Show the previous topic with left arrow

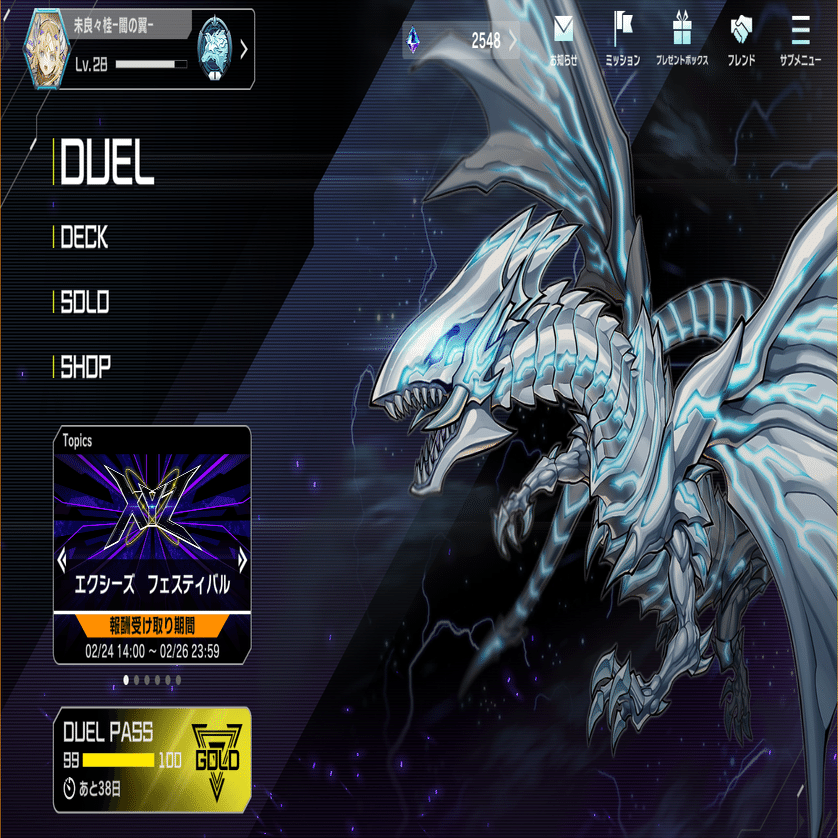(62, 557)
